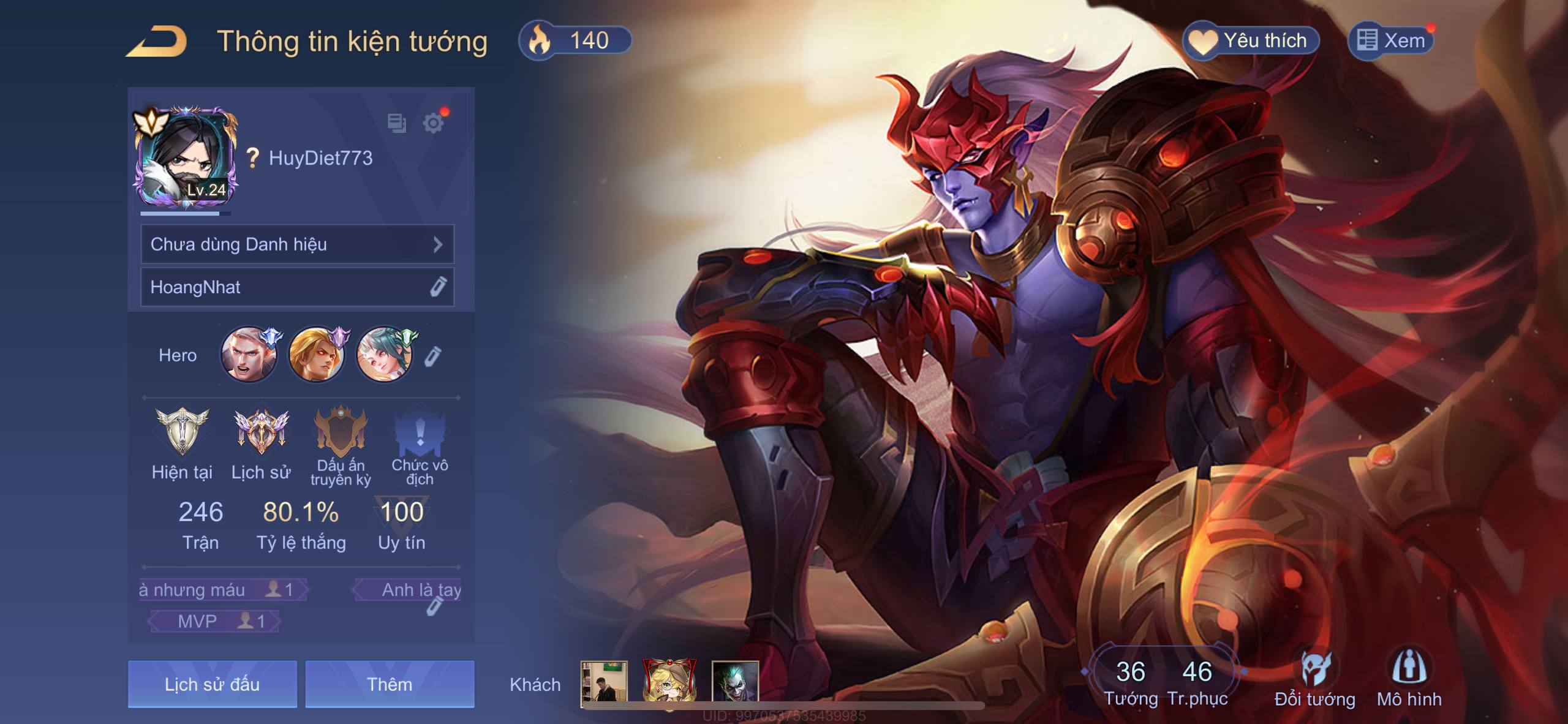
Task: Edit the featured Hero list
Action: pyautogui.click(x=433, y=356)
